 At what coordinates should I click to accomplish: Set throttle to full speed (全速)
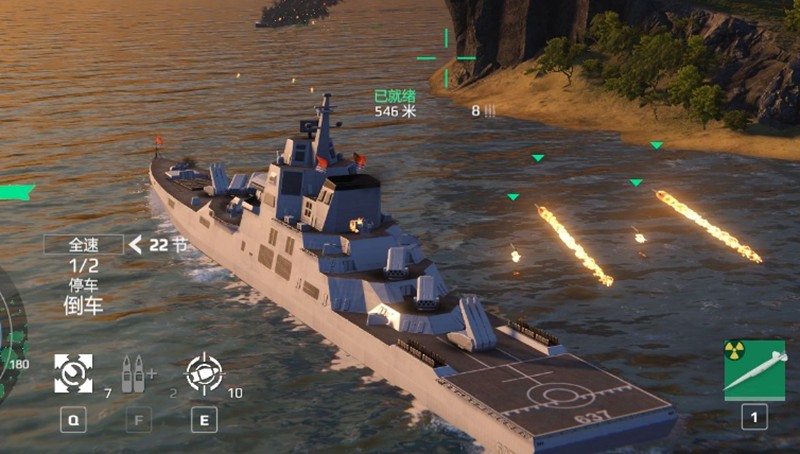[82, 245]
